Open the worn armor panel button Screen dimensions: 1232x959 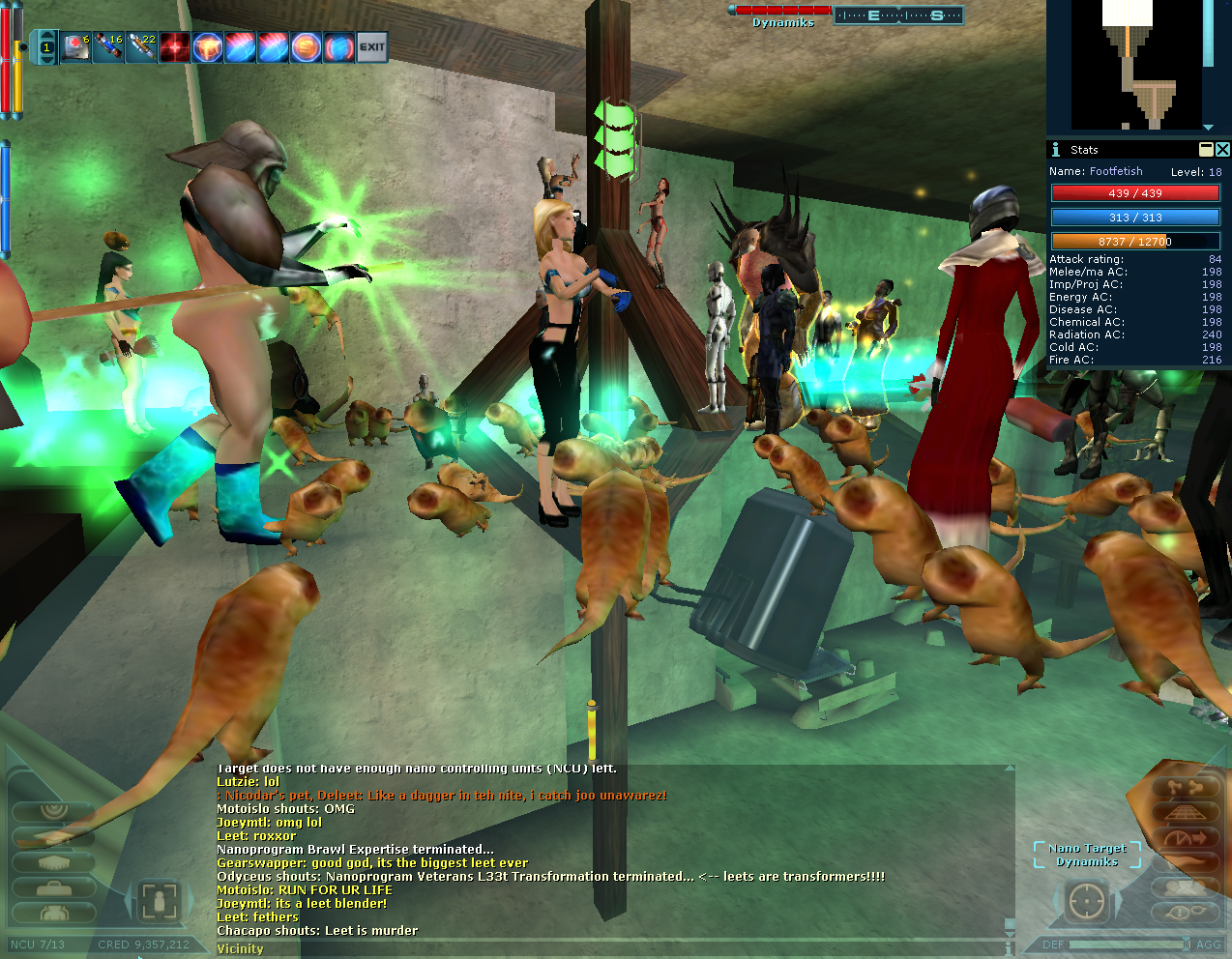52,913
